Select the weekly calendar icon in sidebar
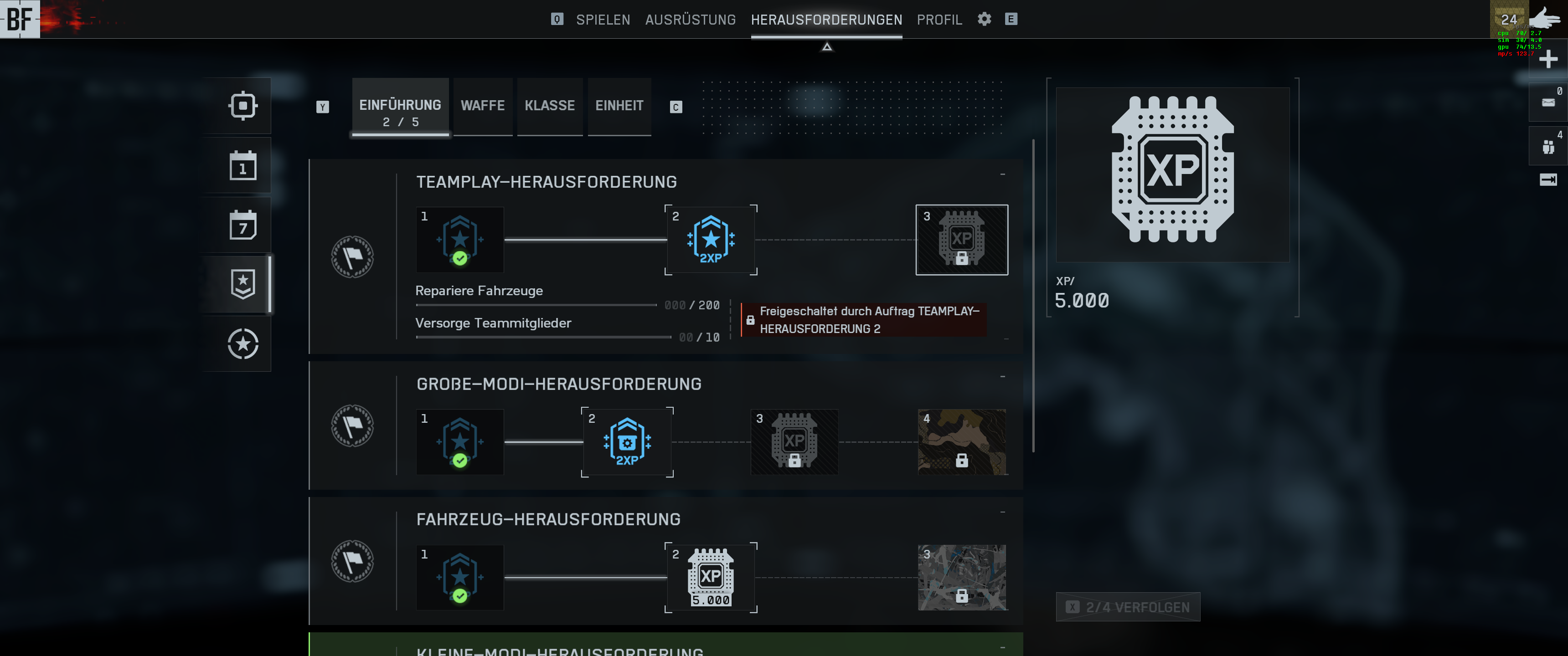The image size is (1568, 656). (243, 225)
